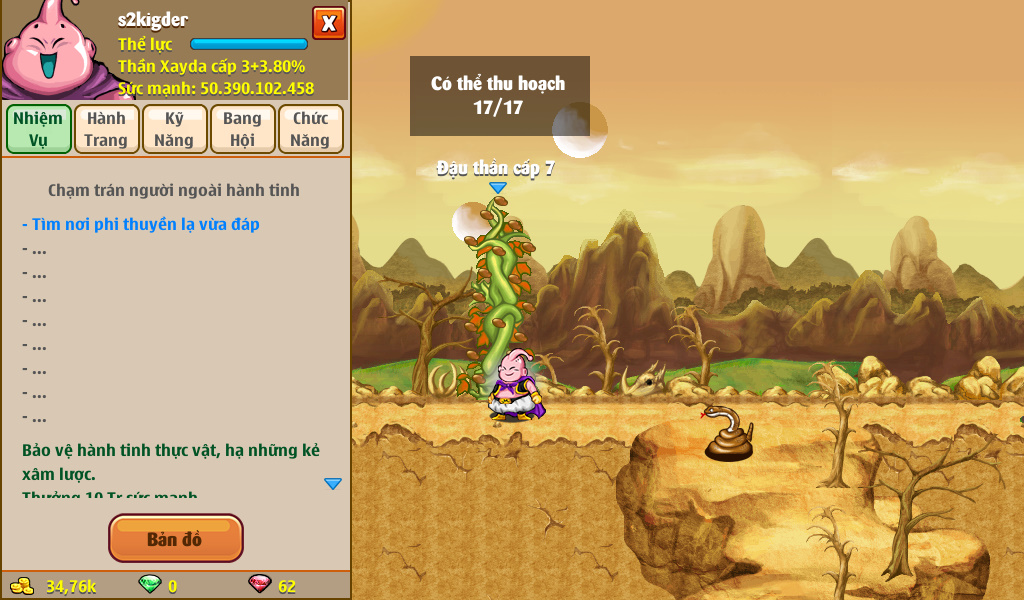Screen dimensions: 1024x600
Task: Select the Kỹ Năng tab
Action: point(174,129)
